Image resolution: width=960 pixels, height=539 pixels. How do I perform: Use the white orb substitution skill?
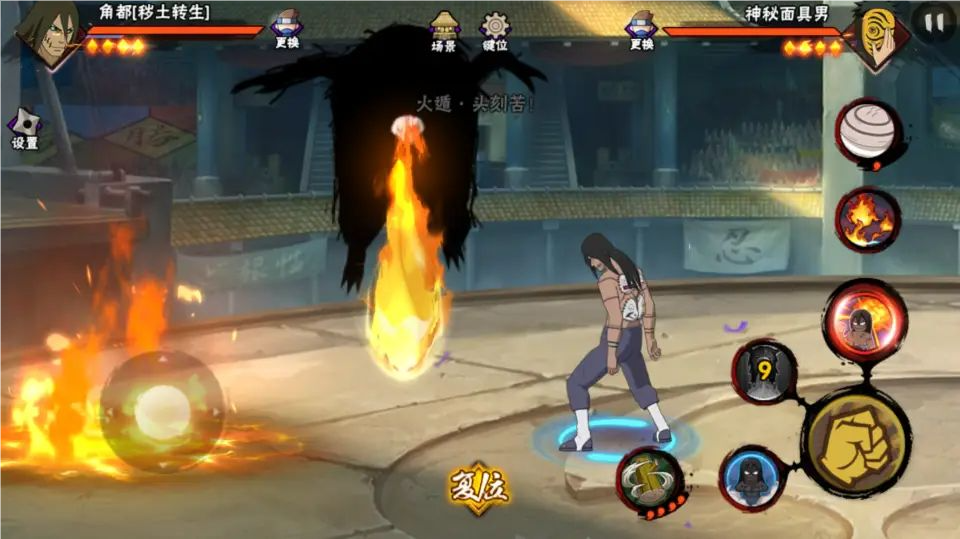pyautogui.click(x=868, y=133)
